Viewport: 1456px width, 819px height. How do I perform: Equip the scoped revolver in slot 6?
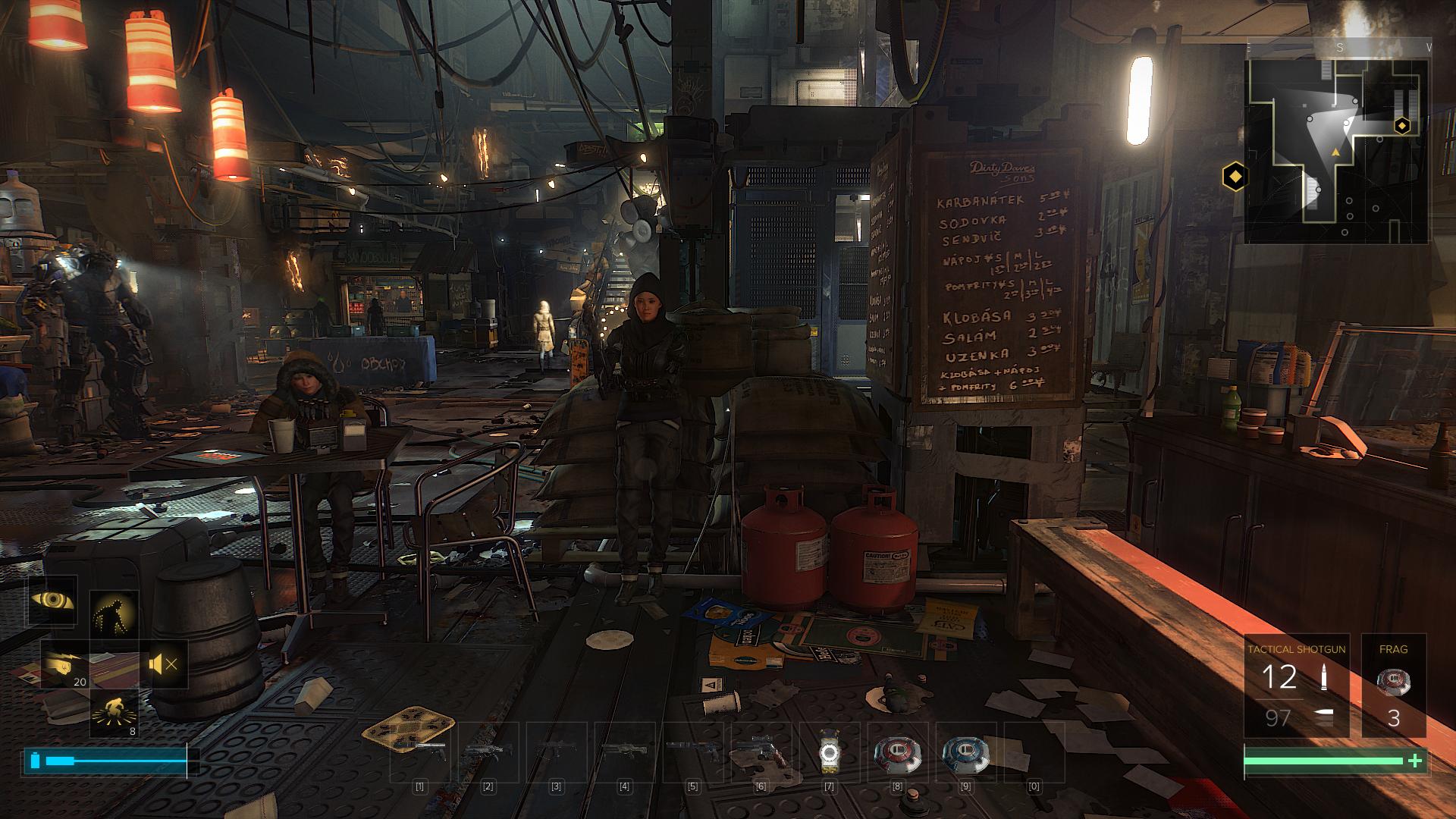click(761, 751)
